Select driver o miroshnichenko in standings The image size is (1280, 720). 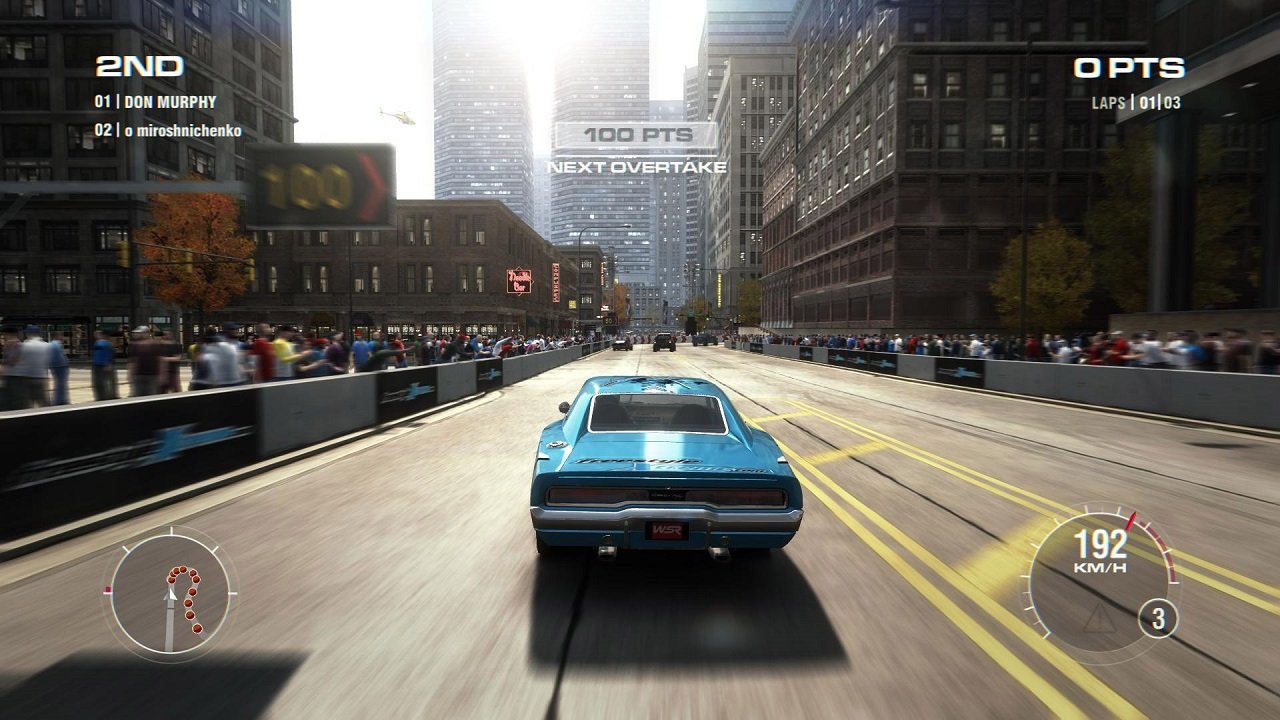click(x=168, y=128)
